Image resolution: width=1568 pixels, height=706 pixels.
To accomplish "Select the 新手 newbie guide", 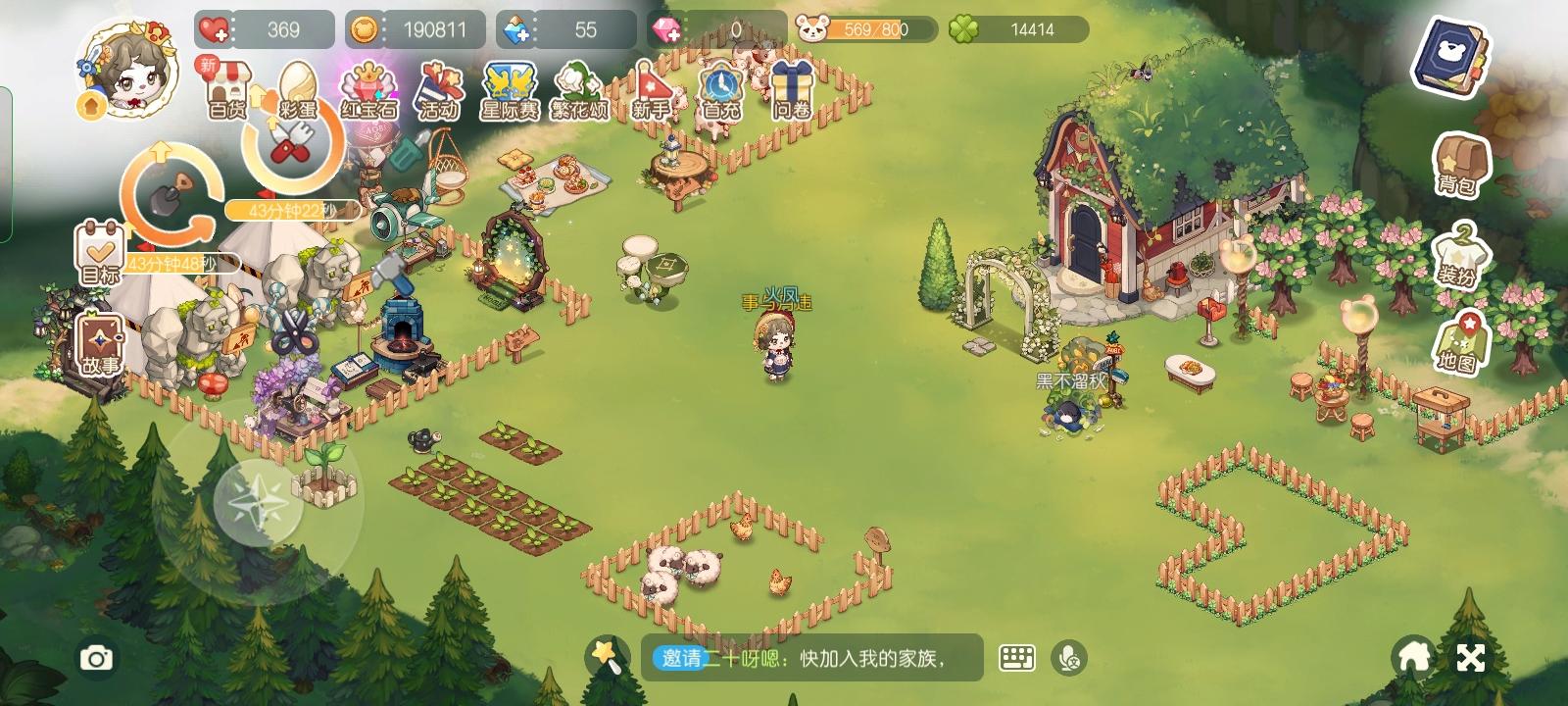I will pyautogui.click(x=651, y=90).
